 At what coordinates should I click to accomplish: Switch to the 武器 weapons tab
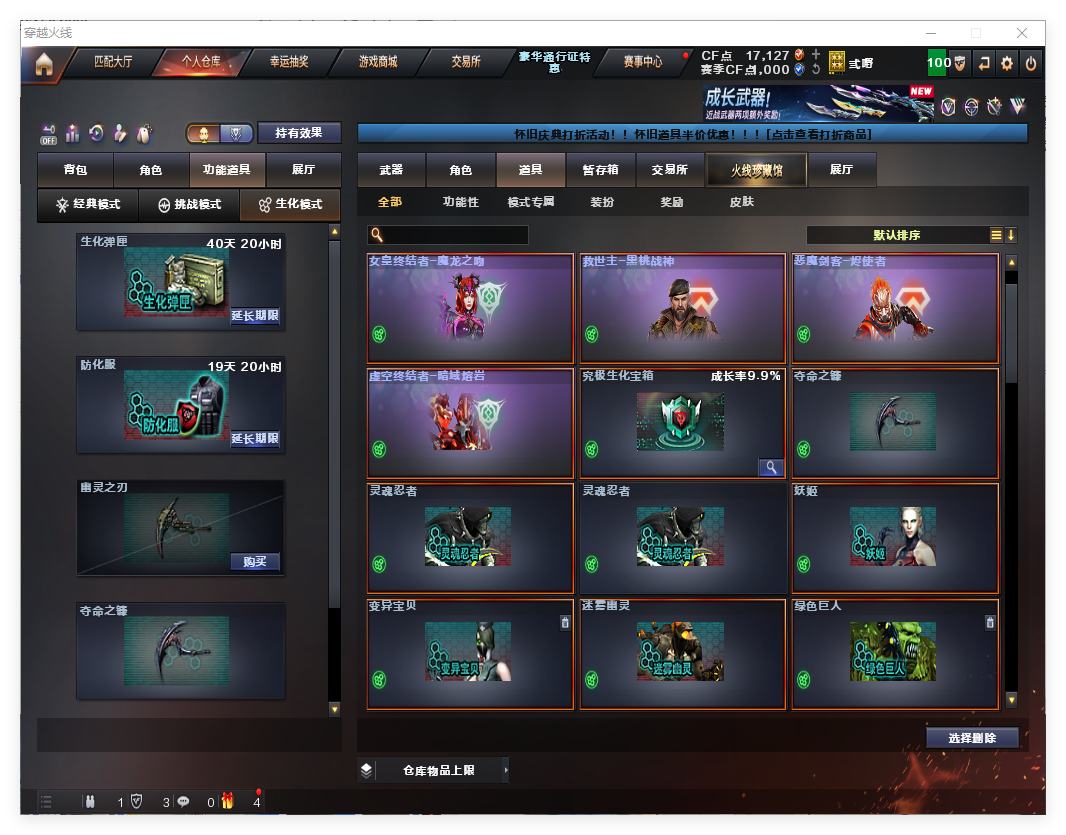pos(391,170)
